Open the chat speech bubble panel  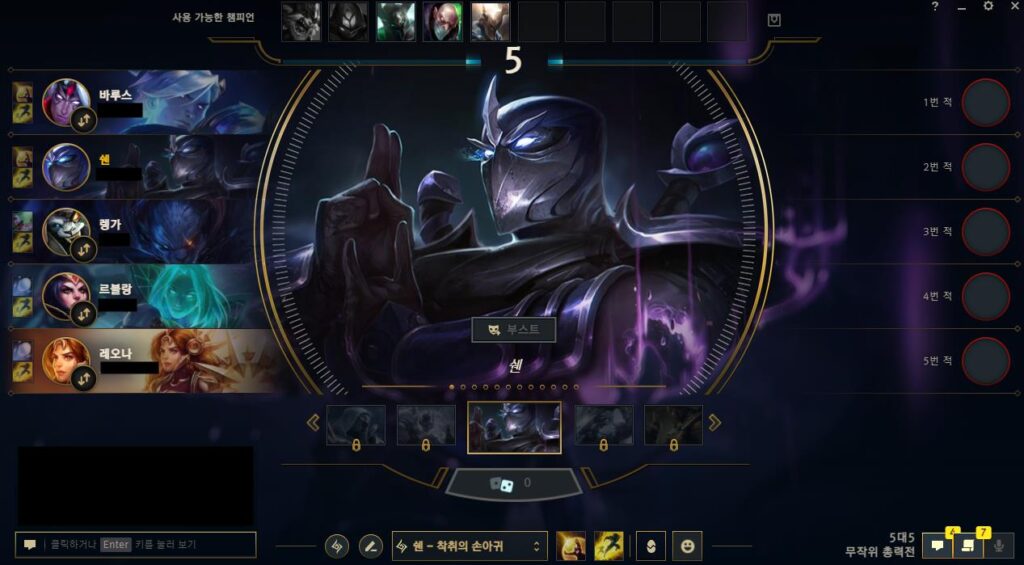(938, 546)
